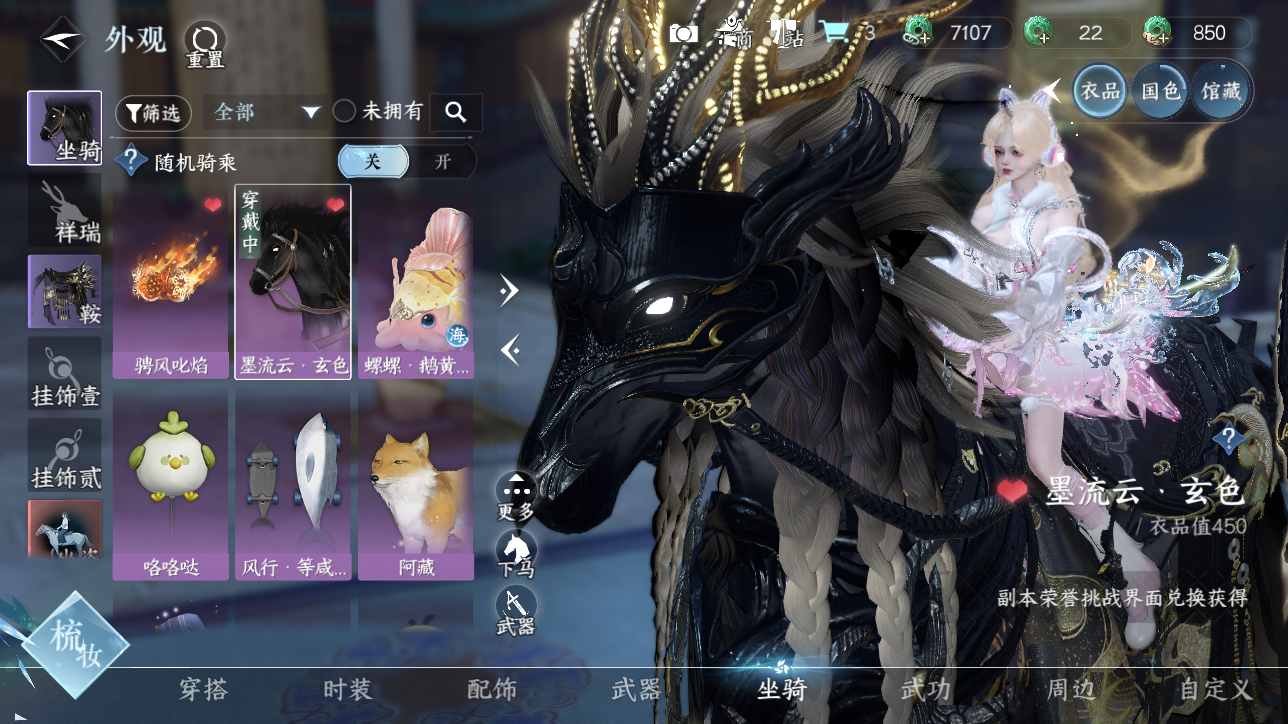Screen dimensions: 1288x724
Task: Switch to the 时装 bottom tab
Action: (348, 690)
